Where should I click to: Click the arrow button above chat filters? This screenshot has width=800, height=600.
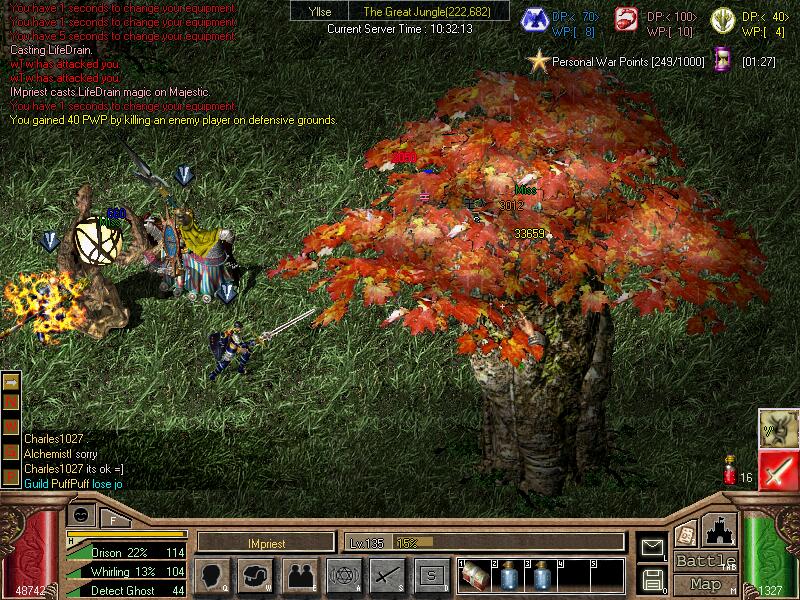(12, 382)
